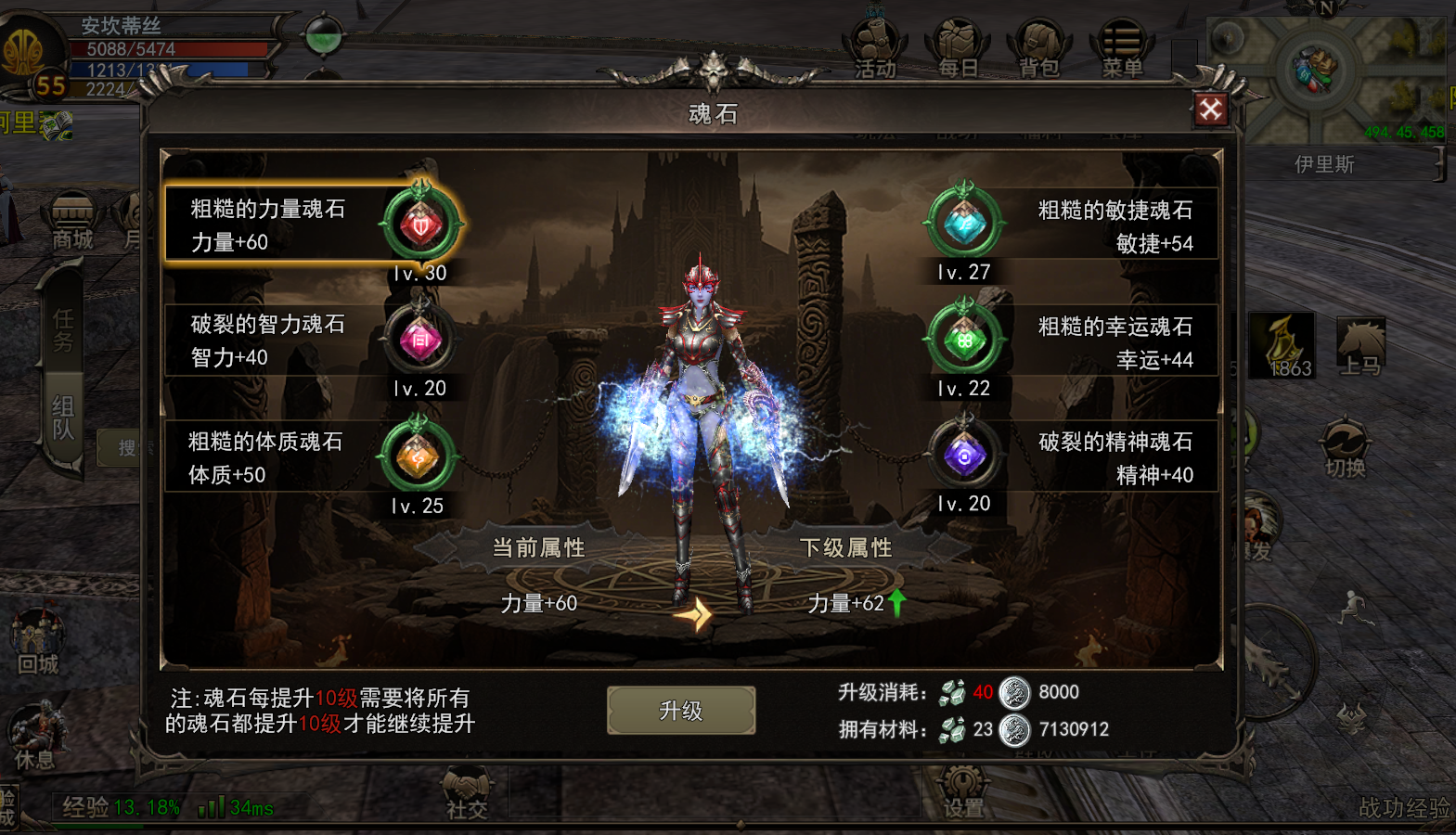The height and width of the screenshot is (835, 1456).
Task: Pick the 粗糙的幸运魂石 luck stone
Action: [x=1069, y=341]
